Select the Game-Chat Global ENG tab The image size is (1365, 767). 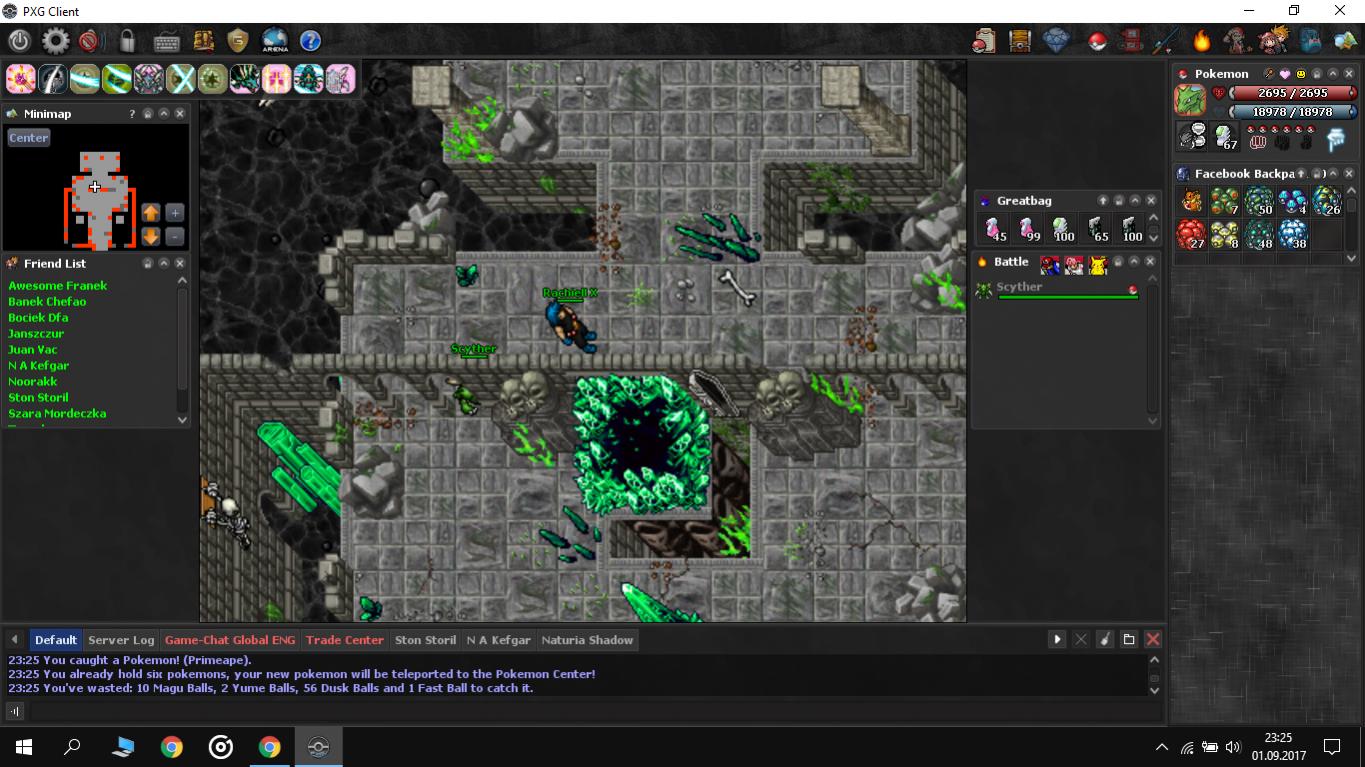click(x=230, y=640)
